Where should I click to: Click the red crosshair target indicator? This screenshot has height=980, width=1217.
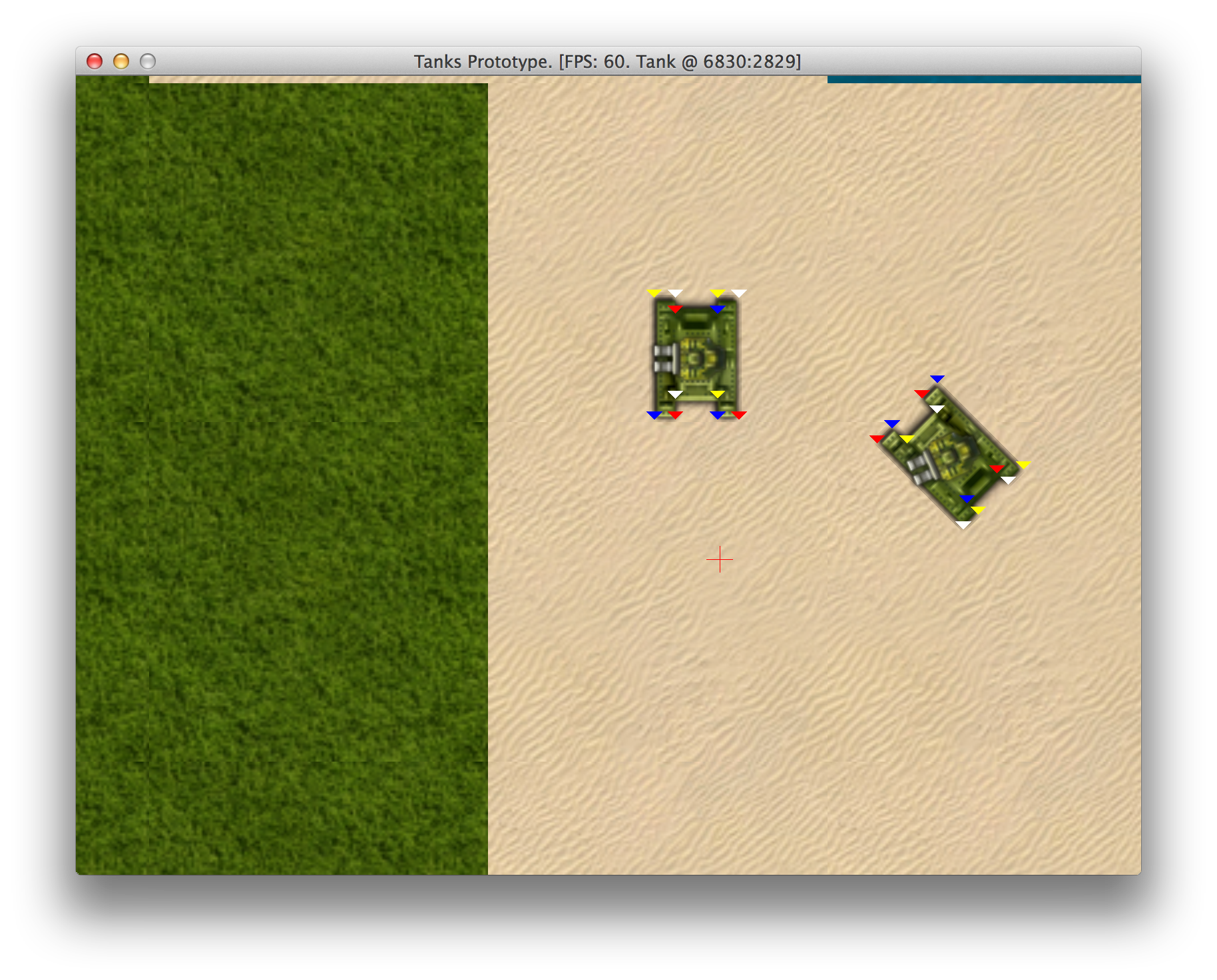[720, 560]
